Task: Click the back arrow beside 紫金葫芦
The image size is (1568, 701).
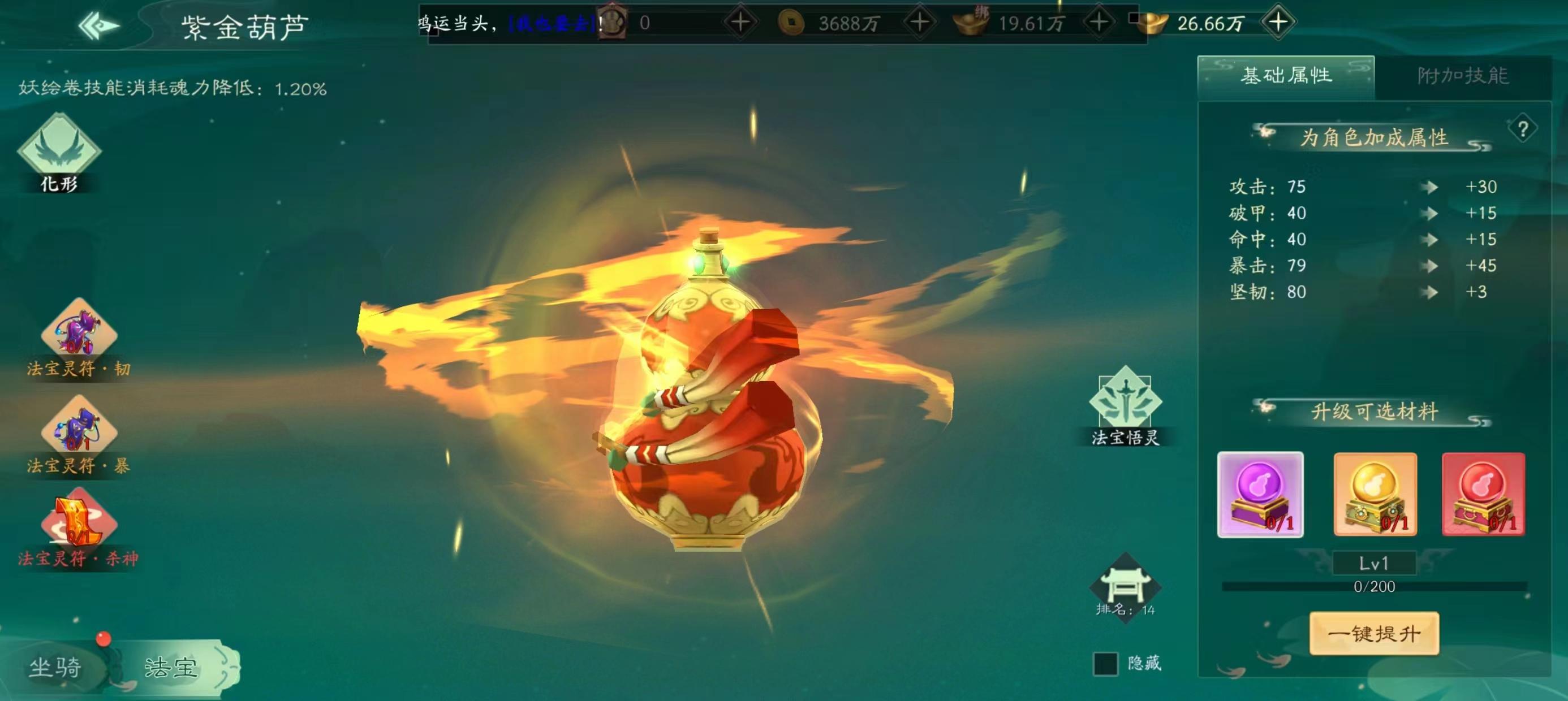Action: [x=97, y=24]
